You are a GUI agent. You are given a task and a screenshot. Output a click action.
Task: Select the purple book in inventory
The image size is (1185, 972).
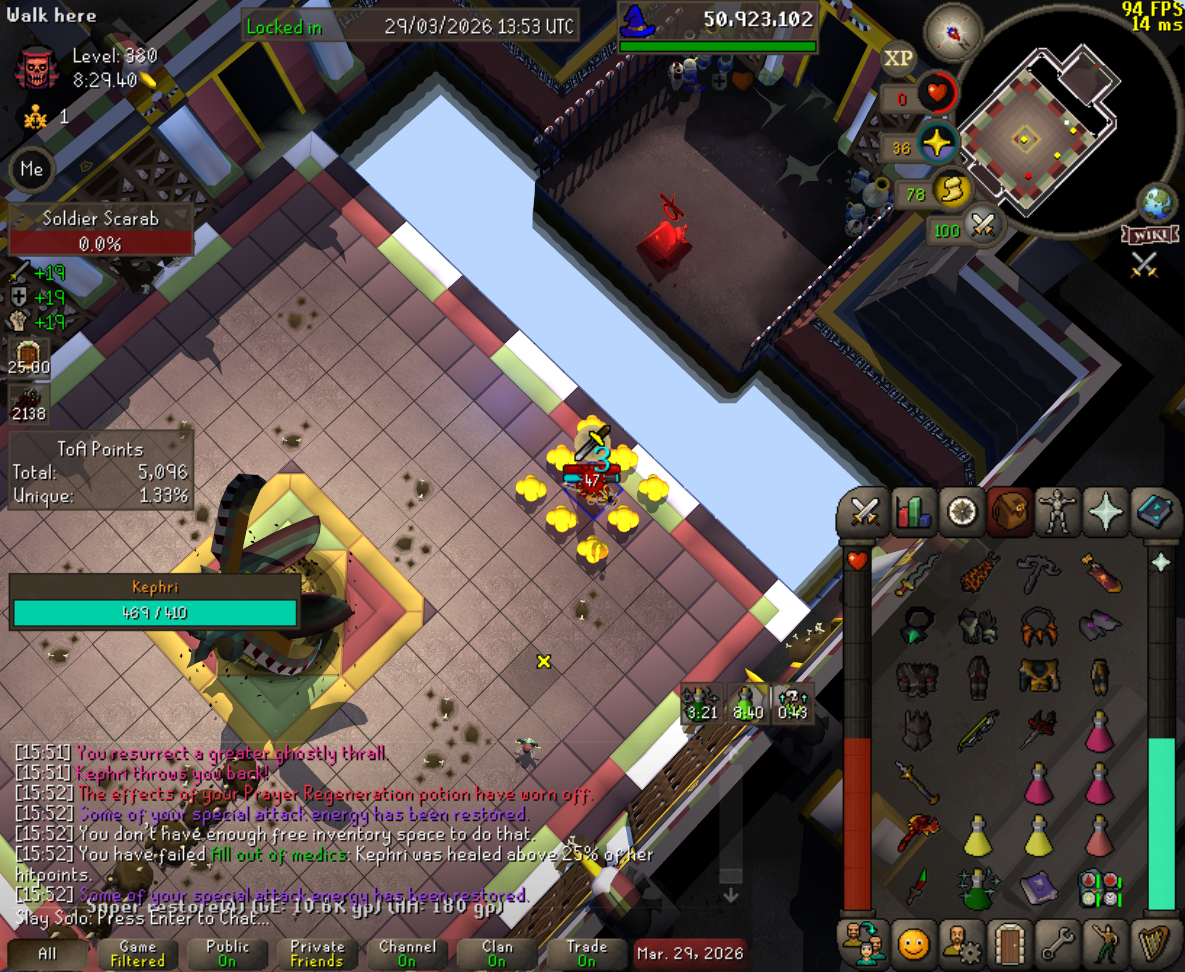pyautogui.click(x=1040, y=886)
